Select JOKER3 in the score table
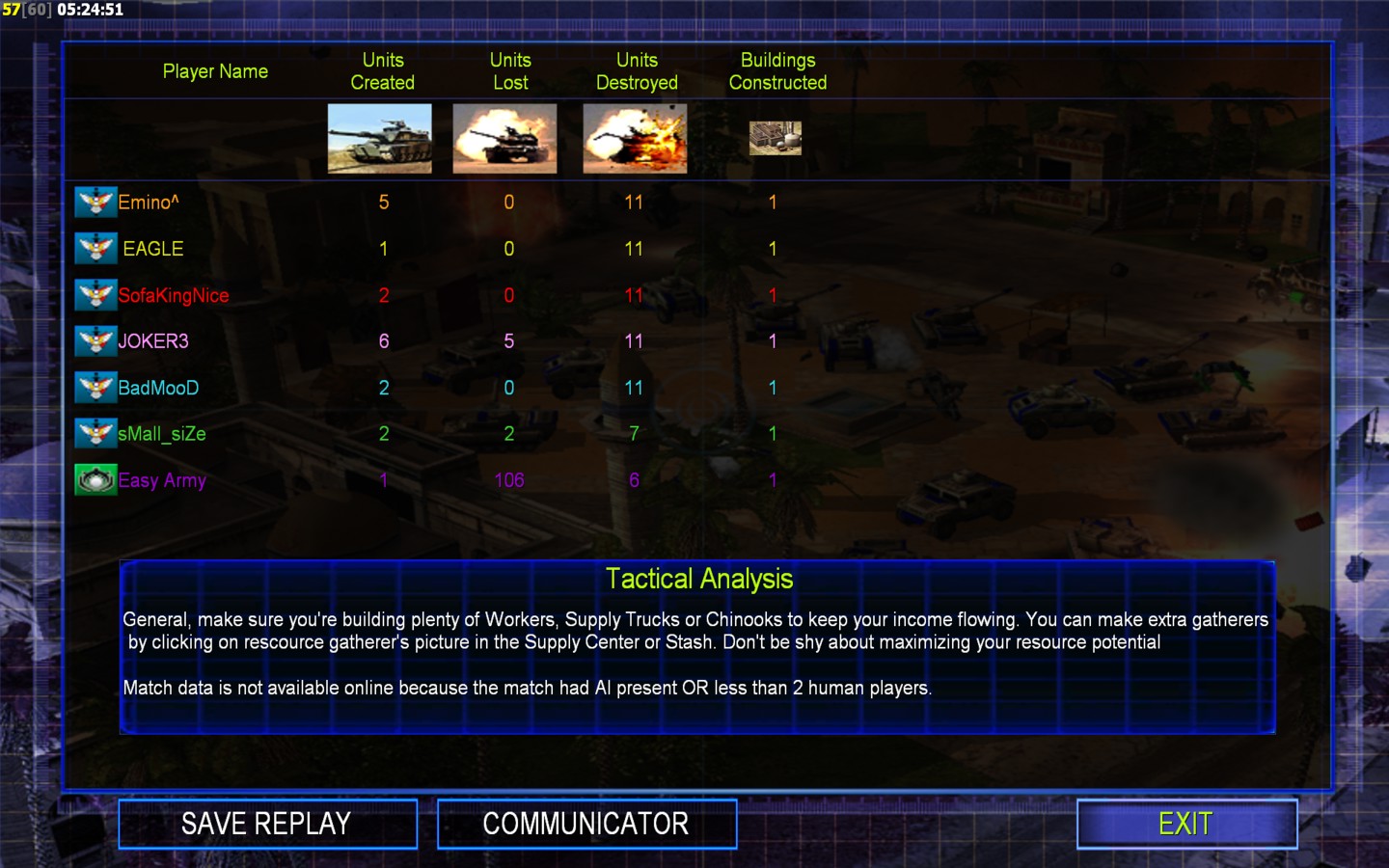Viewport: 1389px width, 868px height. coord(153,341)
